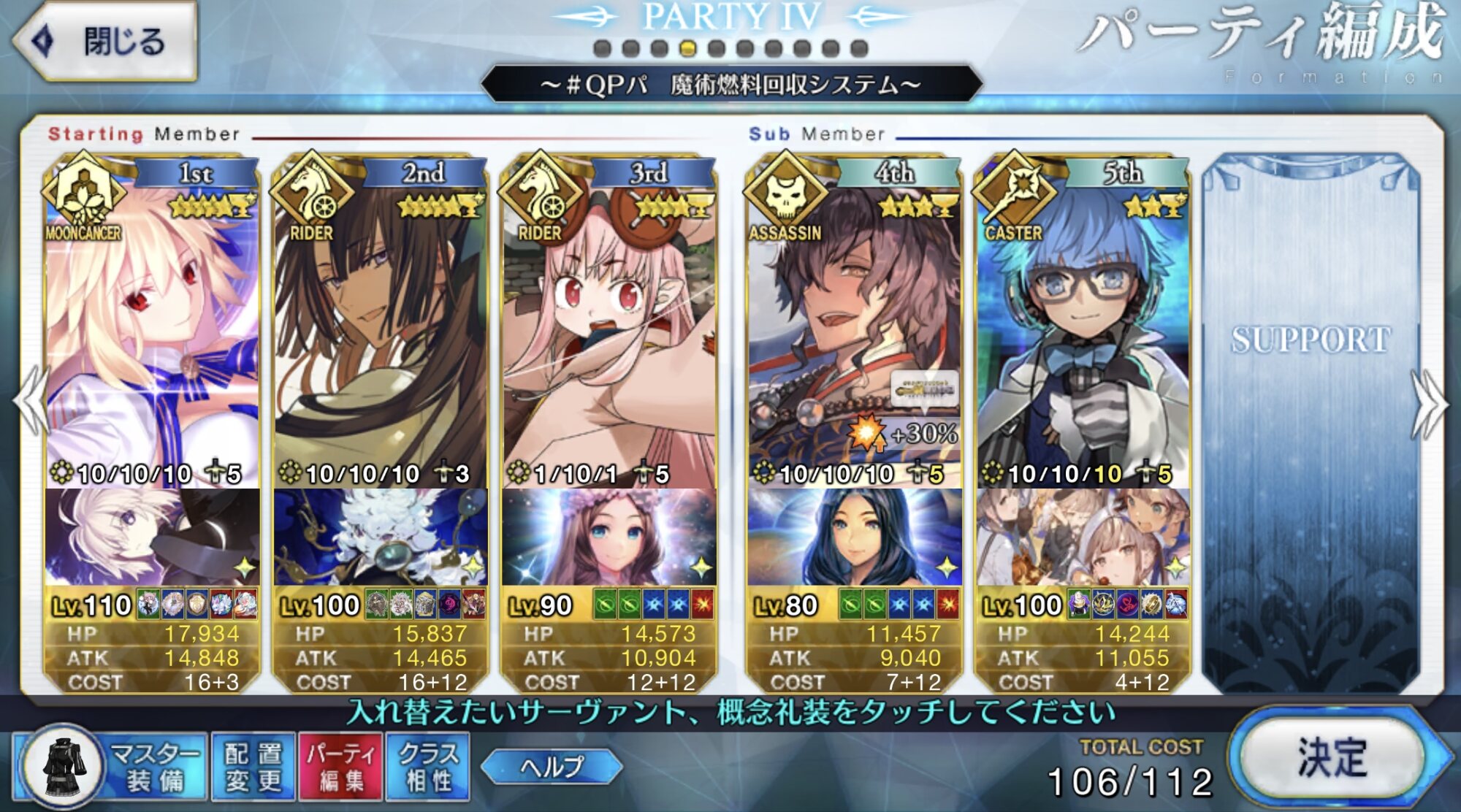The image size is (1461, 812).
Task: Jump to the first party page dot
Action: point(603,49)
